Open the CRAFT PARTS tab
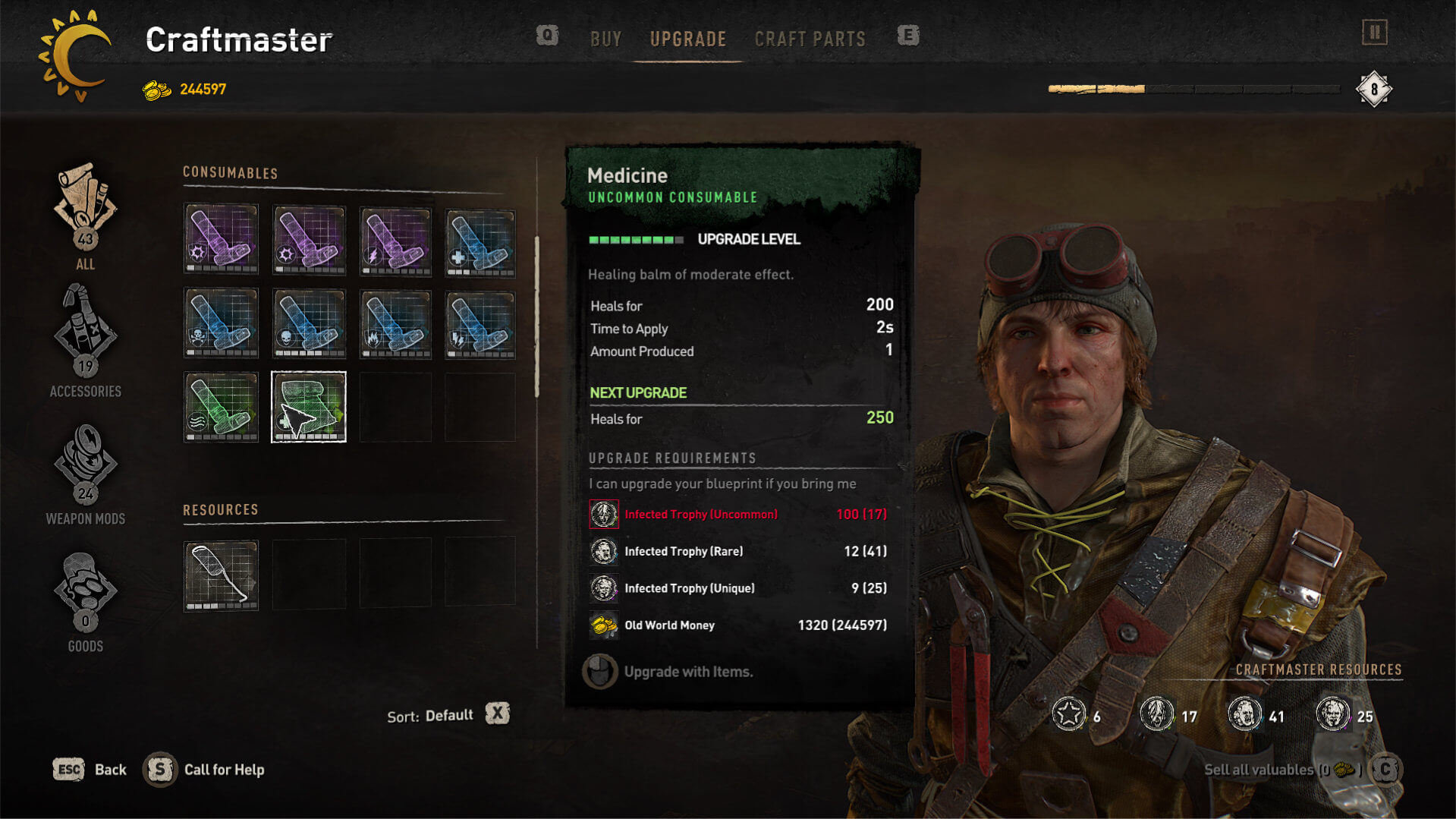The width and height of the screenshot is (1456, 819). (810, 39)
